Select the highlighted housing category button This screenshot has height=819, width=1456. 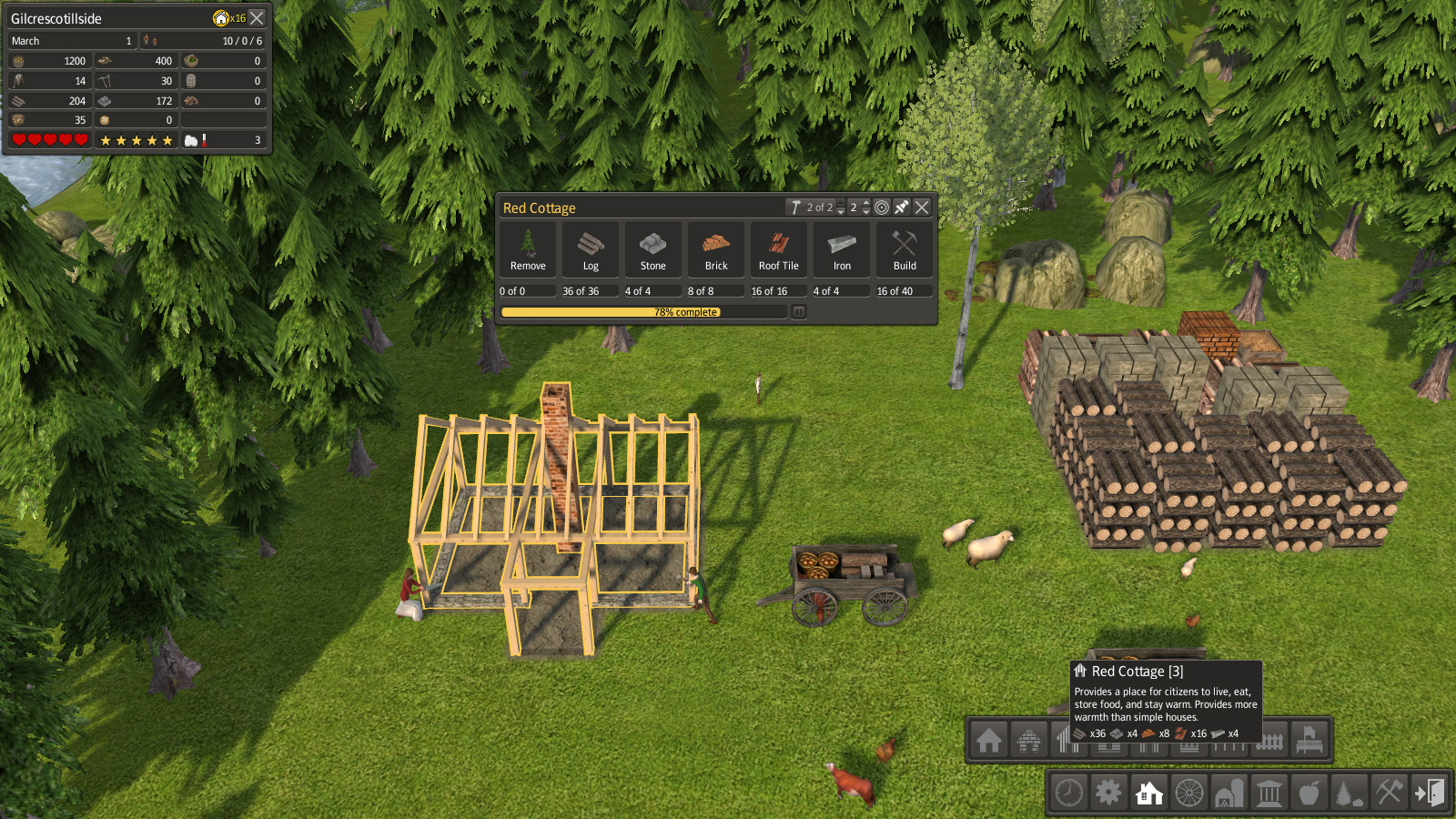tap(1149, 793)
